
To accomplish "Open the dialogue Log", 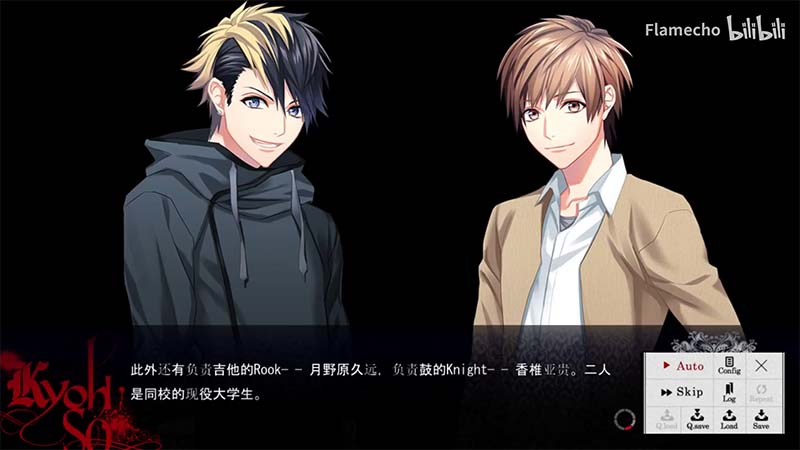I will coord(729,392).
